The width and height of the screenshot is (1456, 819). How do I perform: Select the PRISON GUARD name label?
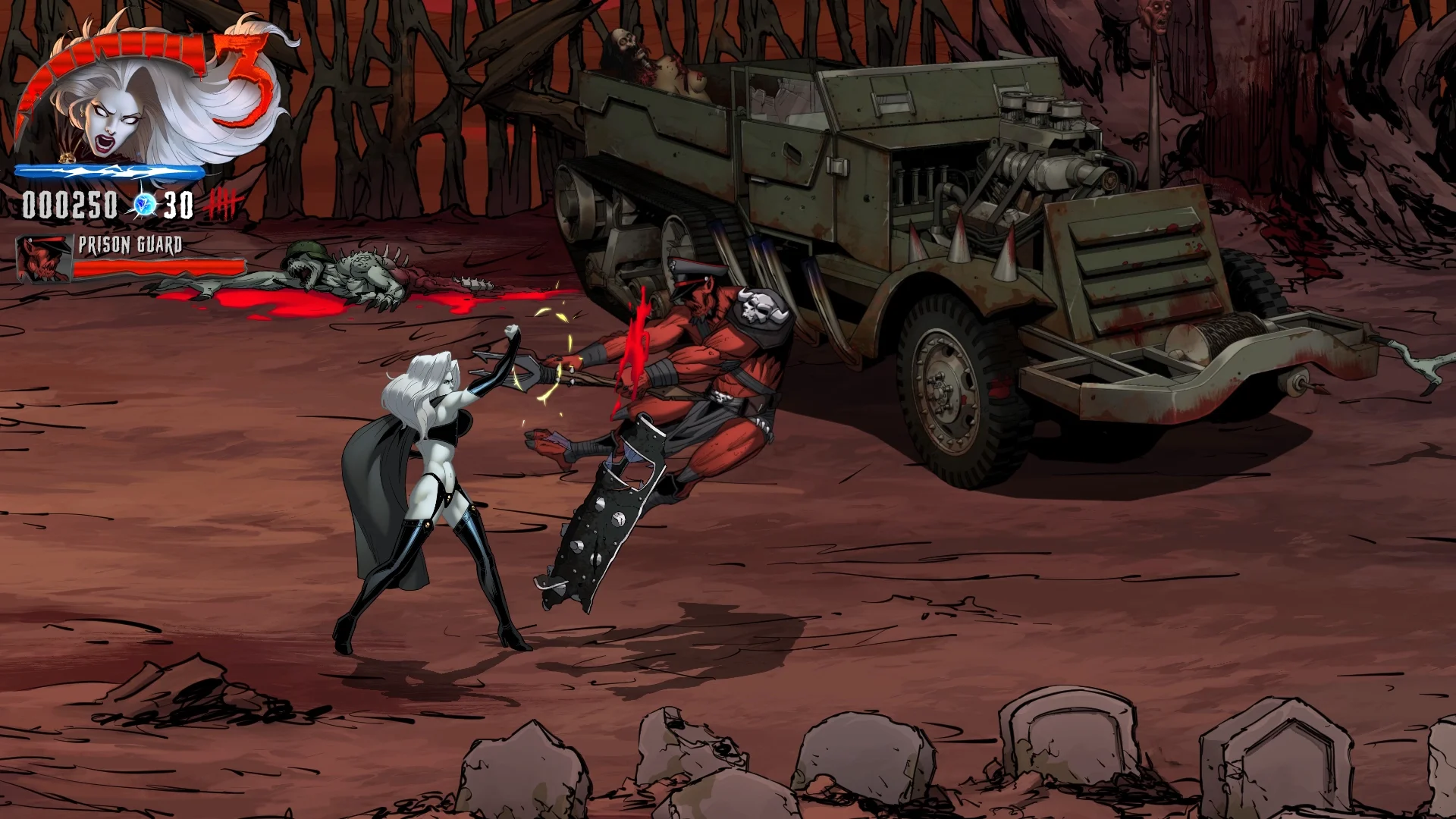pos(130,244)
